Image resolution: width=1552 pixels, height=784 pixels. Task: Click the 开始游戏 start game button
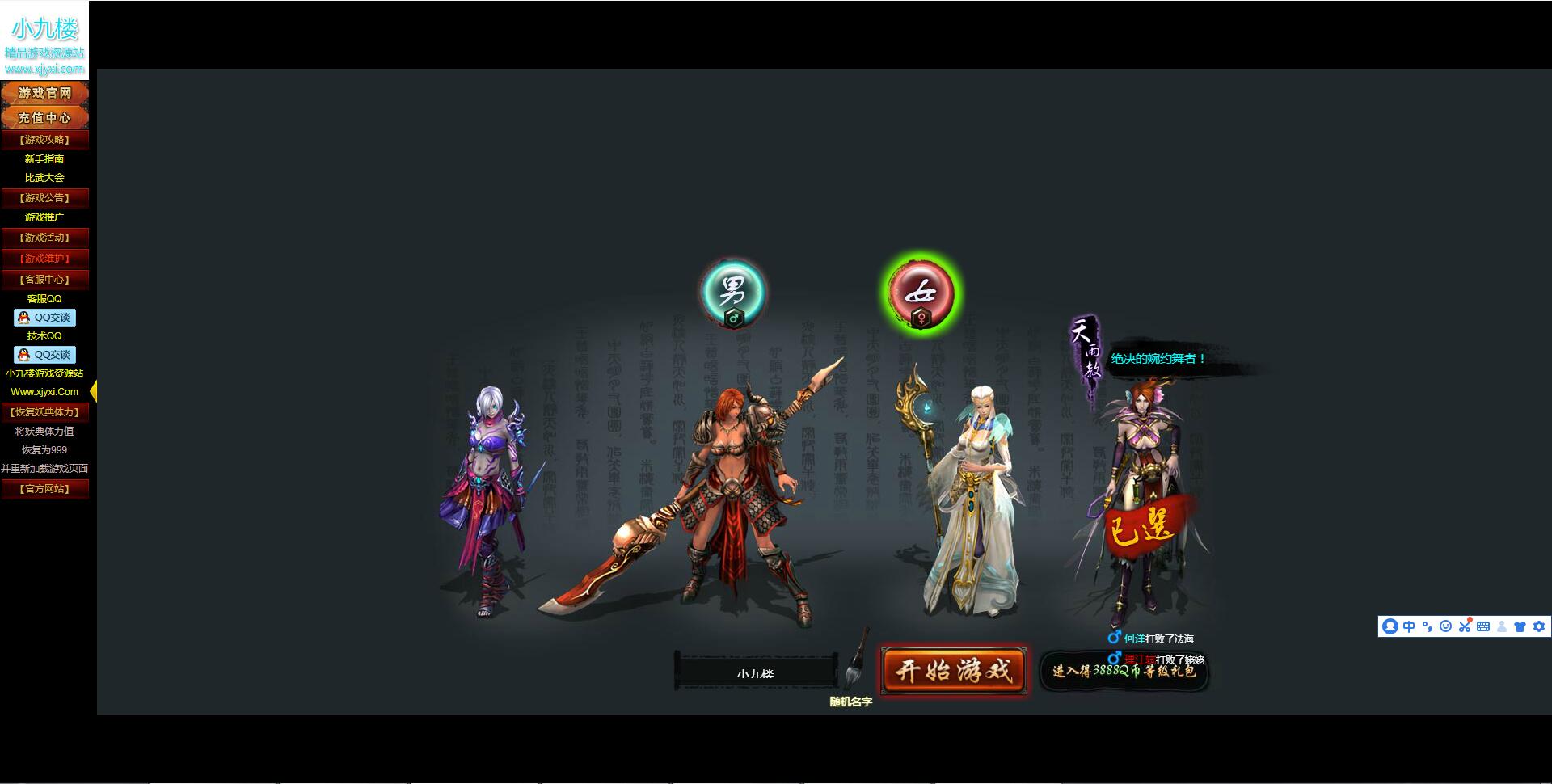[x=953, y=670]
